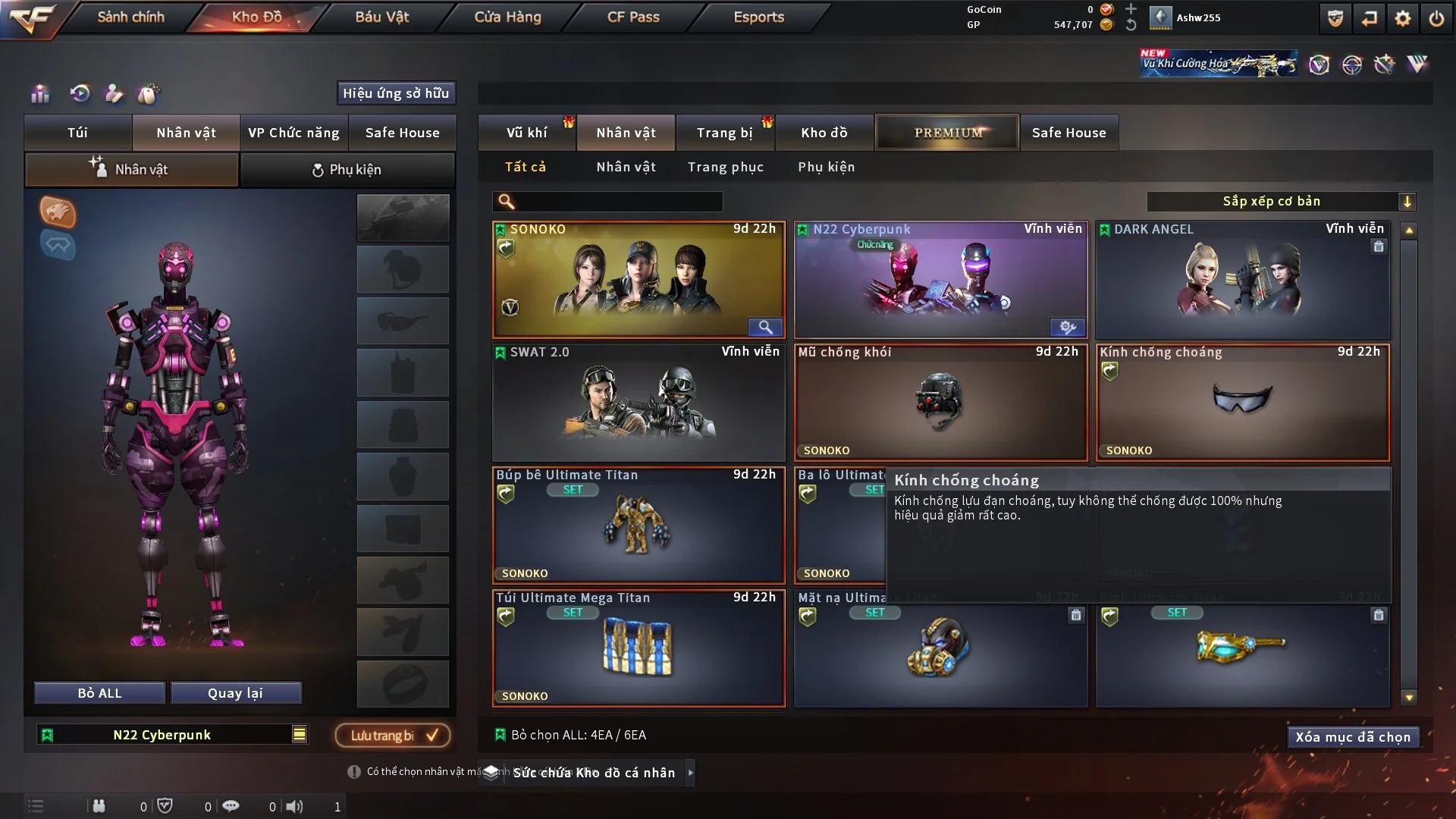Screen dimensions: 1456x819
Task: Click the power exit icon
Action: (x=1436, y=18)
